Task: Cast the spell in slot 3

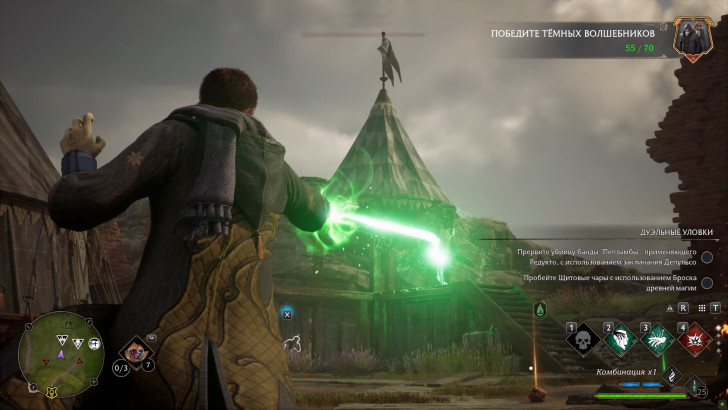Action: 655,341
